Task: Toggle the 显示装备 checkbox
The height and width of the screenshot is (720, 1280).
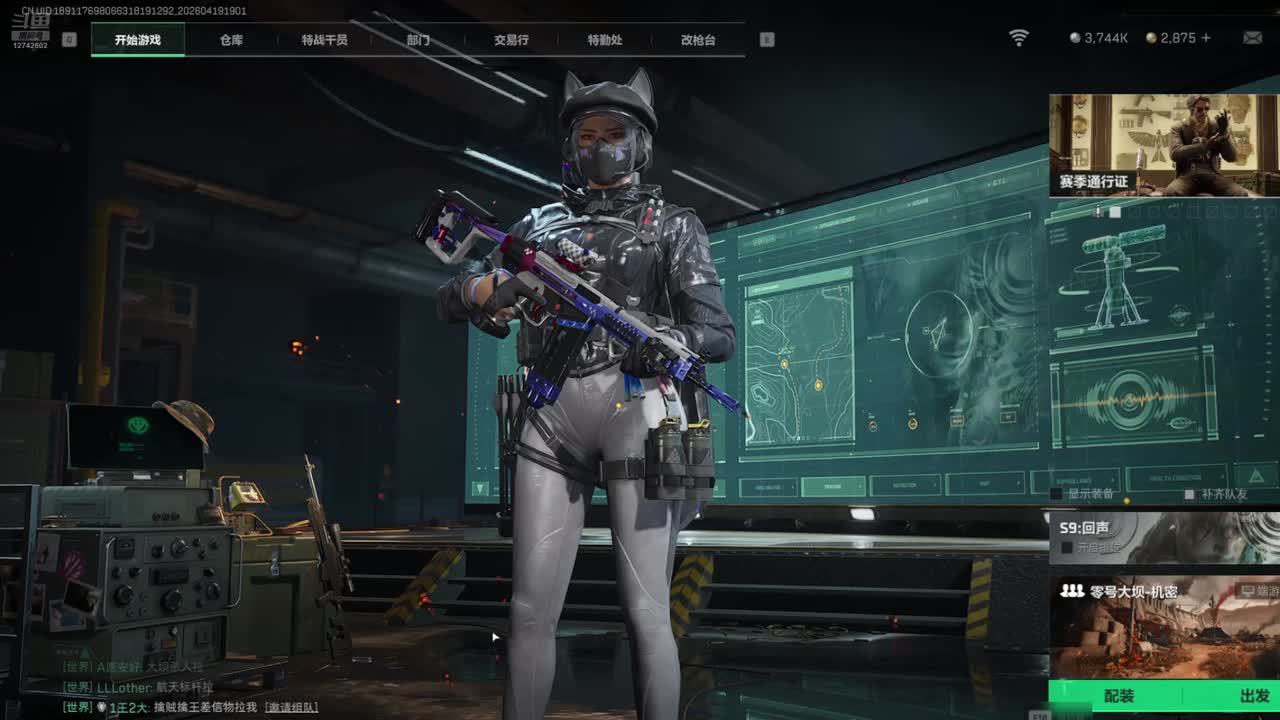Action: (x=1057, y=494)
